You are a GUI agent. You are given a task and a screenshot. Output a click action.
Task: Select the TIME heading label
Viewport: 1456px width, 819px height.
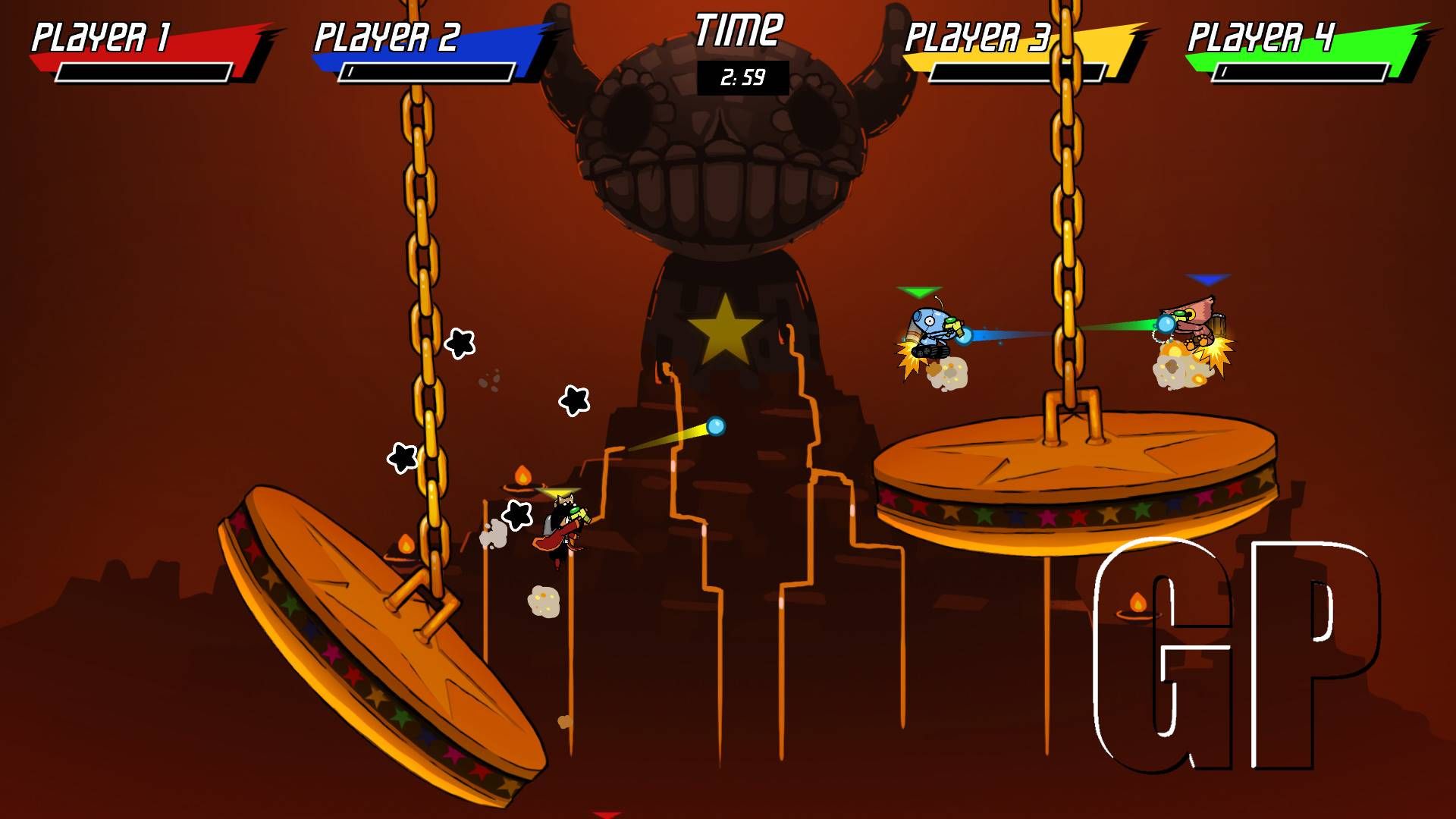pos(739,30)
